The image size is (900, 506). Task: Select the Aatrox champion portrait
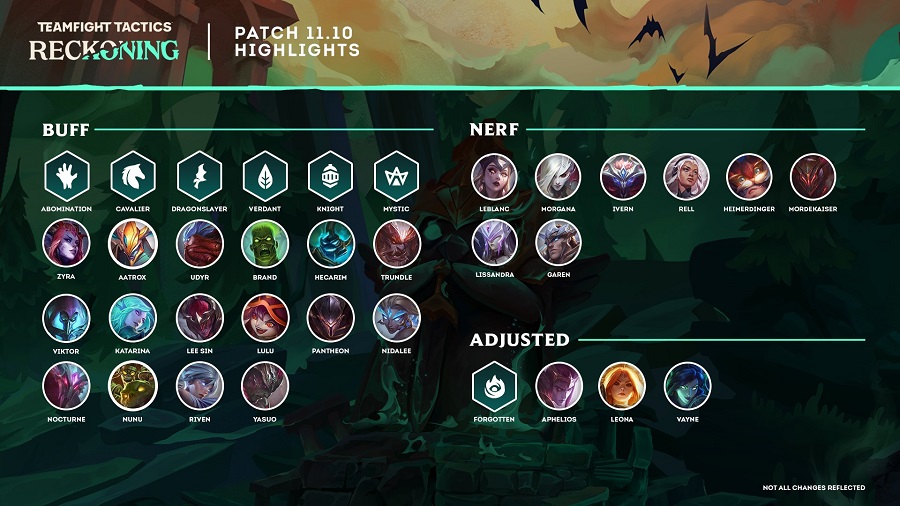pos(132,244)
